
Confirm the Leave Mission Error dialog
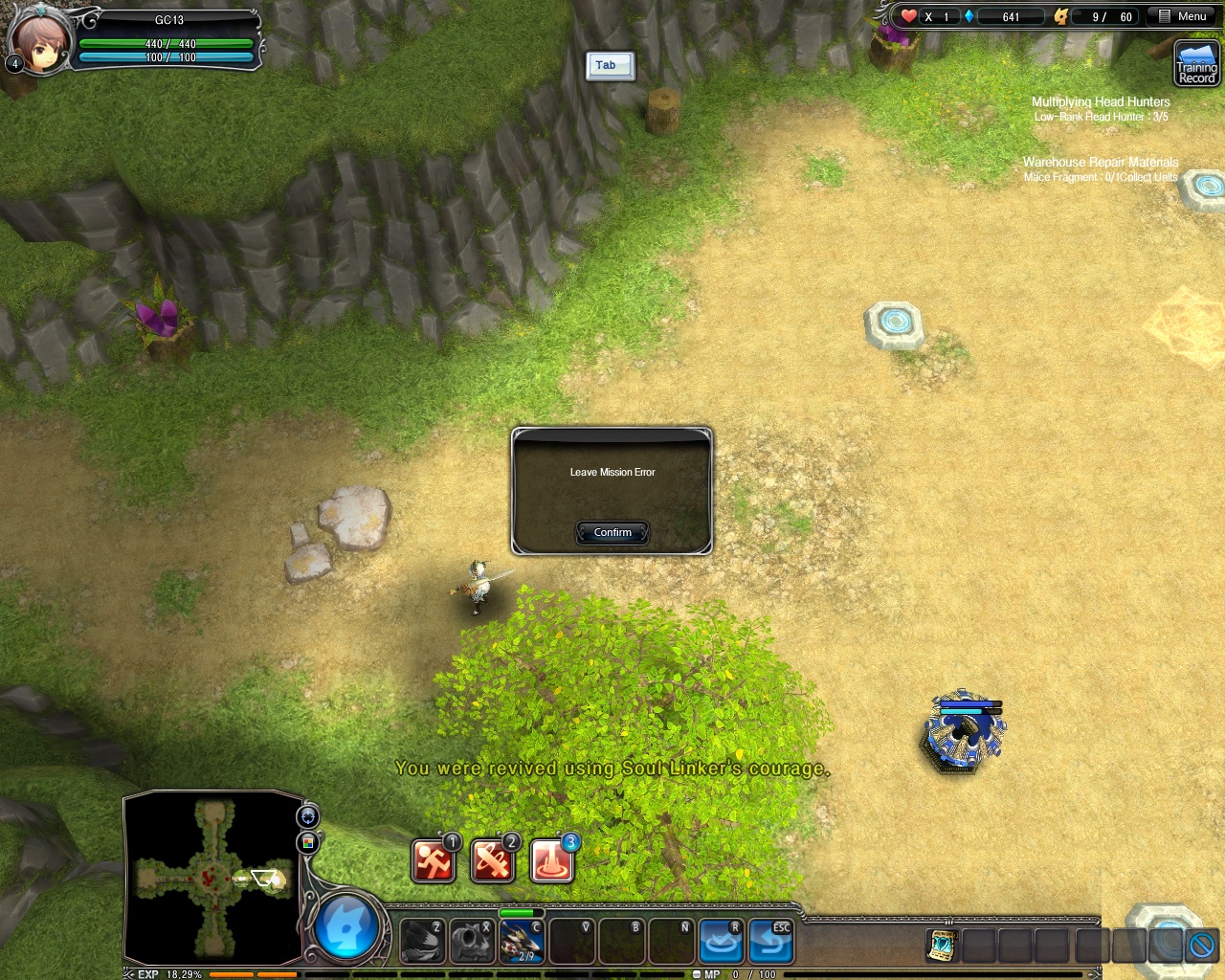(x=612, y=532)
